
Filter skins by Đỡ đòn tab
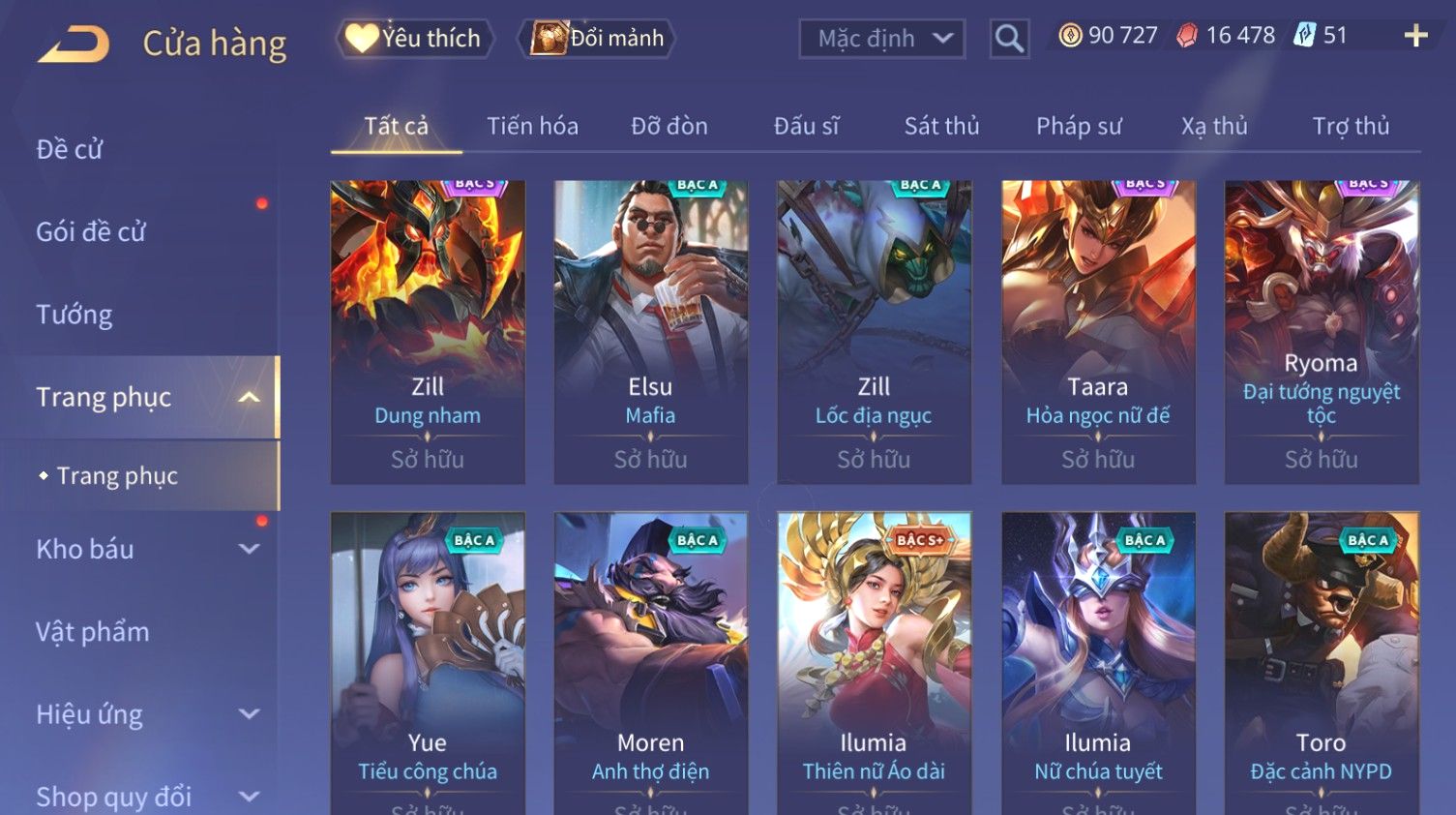tap(669, 126)
